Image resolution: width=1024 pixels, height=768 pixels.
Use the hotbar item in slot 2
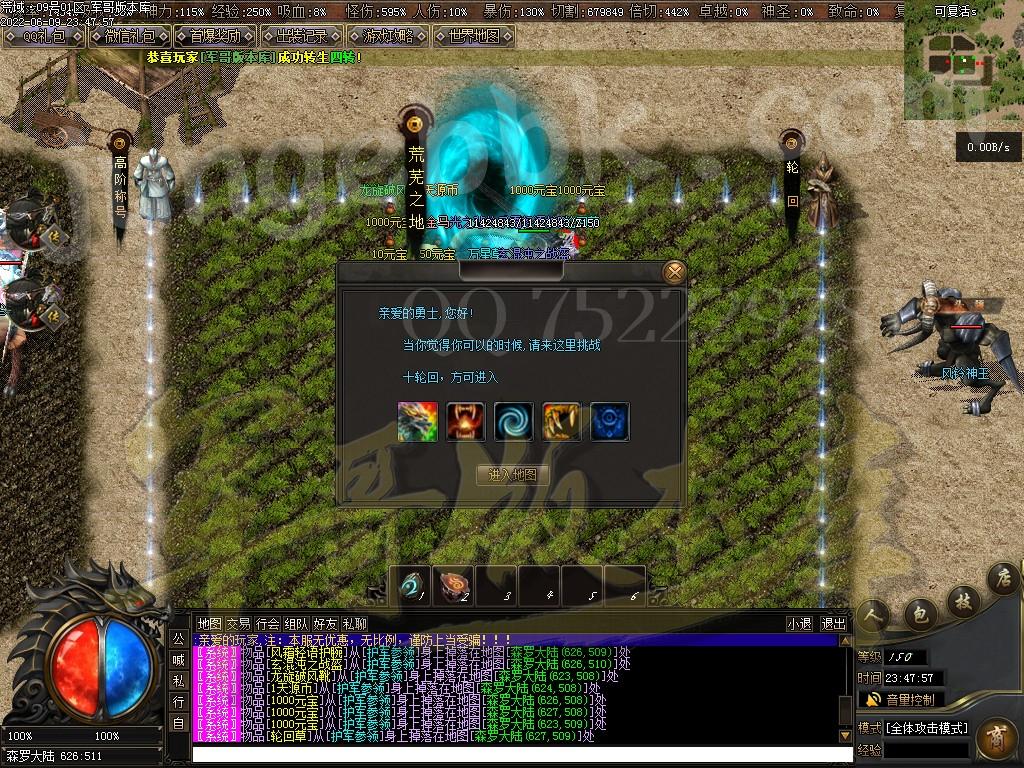click(x=453, y=586)
